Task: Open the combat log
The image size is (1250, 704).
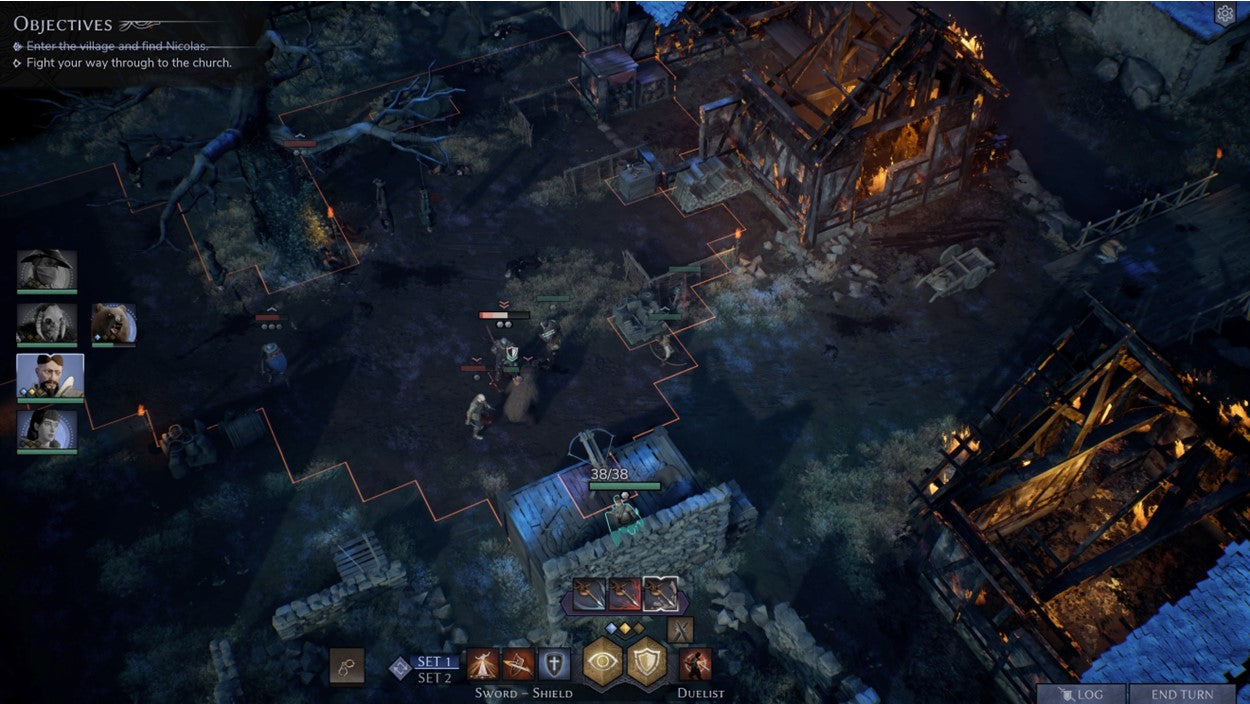Action: (x=1080, y=694)
